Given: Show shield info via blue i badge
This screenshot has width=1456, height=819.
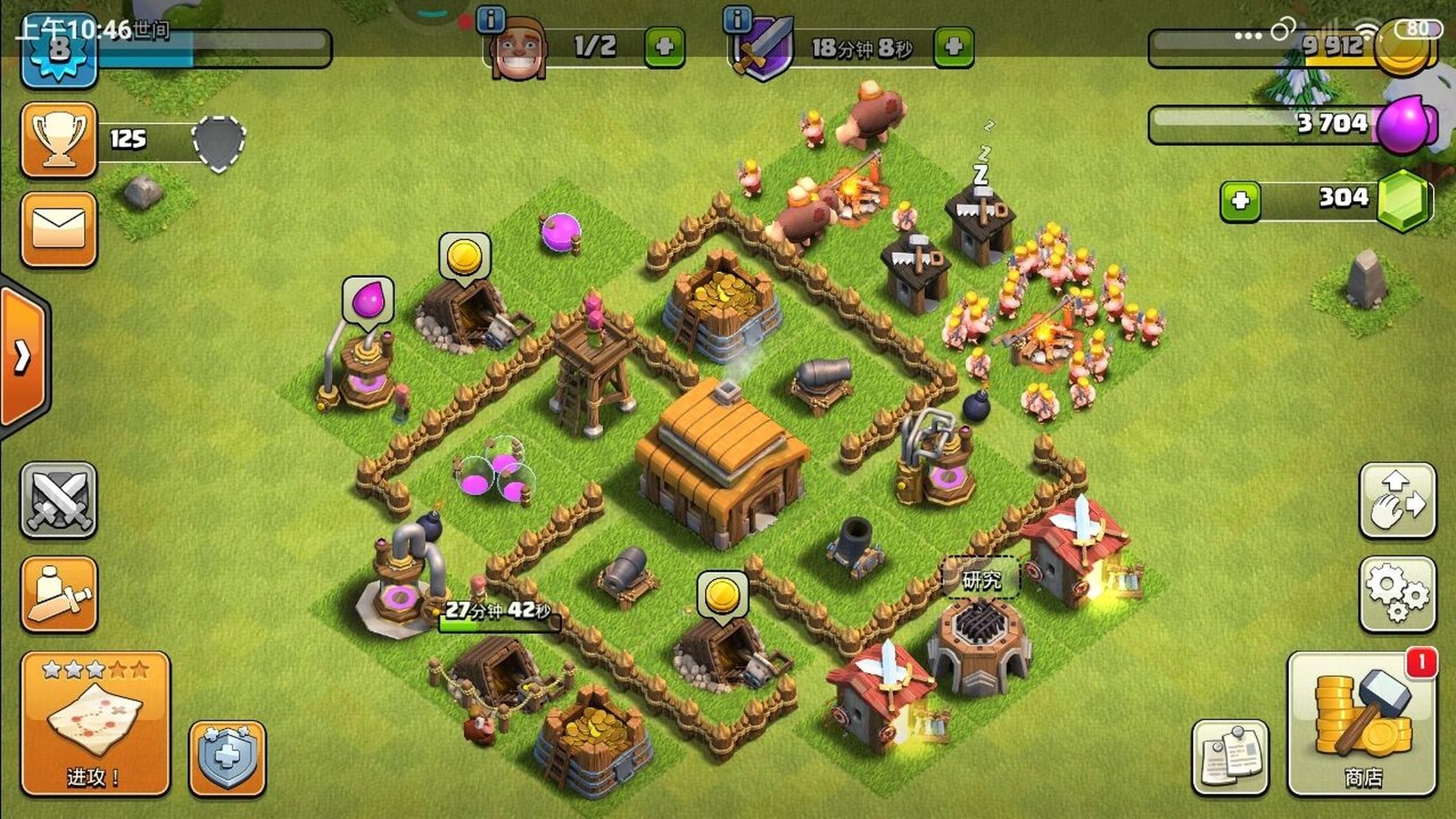Looking at the screenshot, I should [737, 20].
